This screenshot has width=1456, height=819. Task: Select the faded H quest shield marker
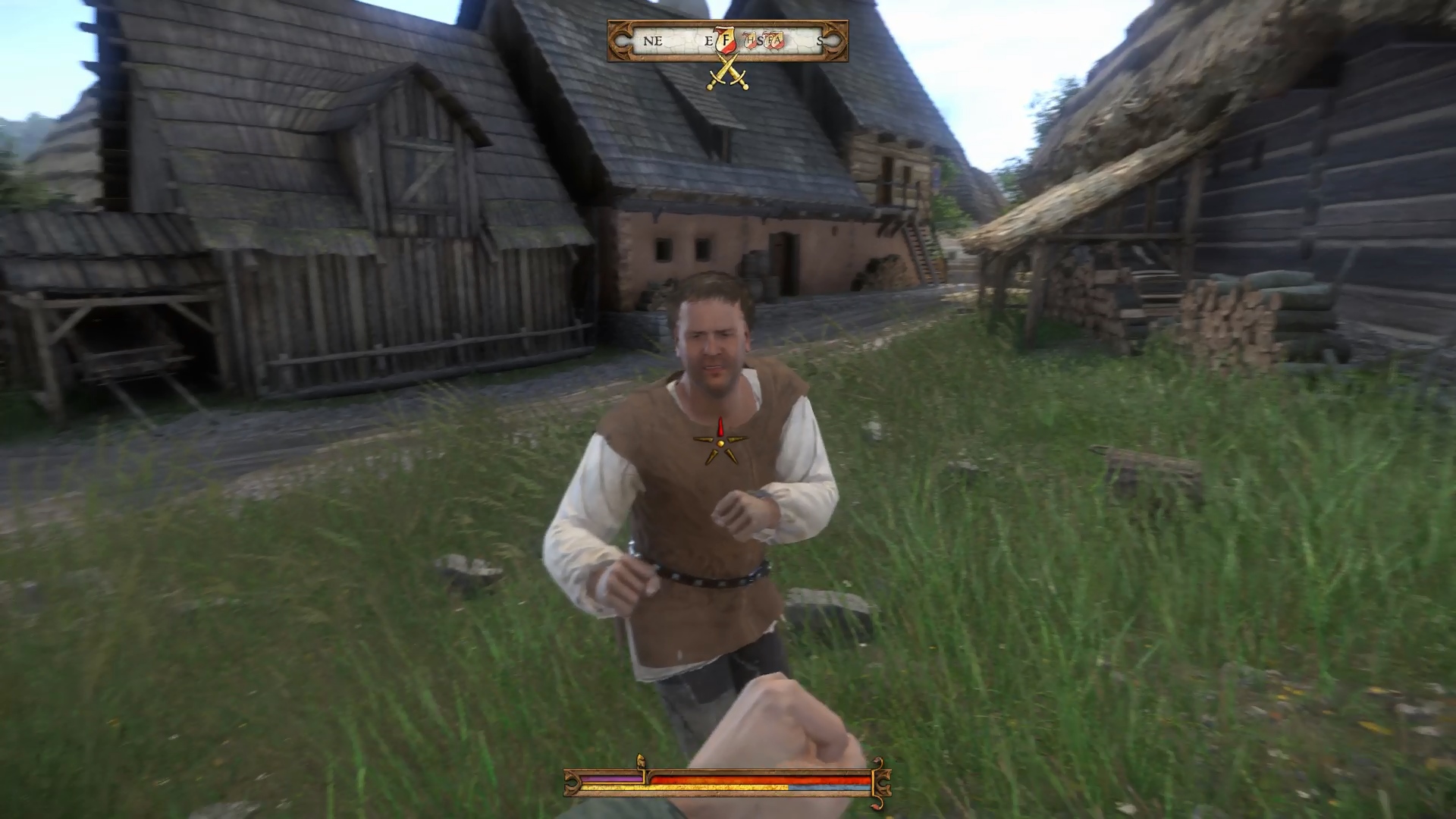pos(749,40)
